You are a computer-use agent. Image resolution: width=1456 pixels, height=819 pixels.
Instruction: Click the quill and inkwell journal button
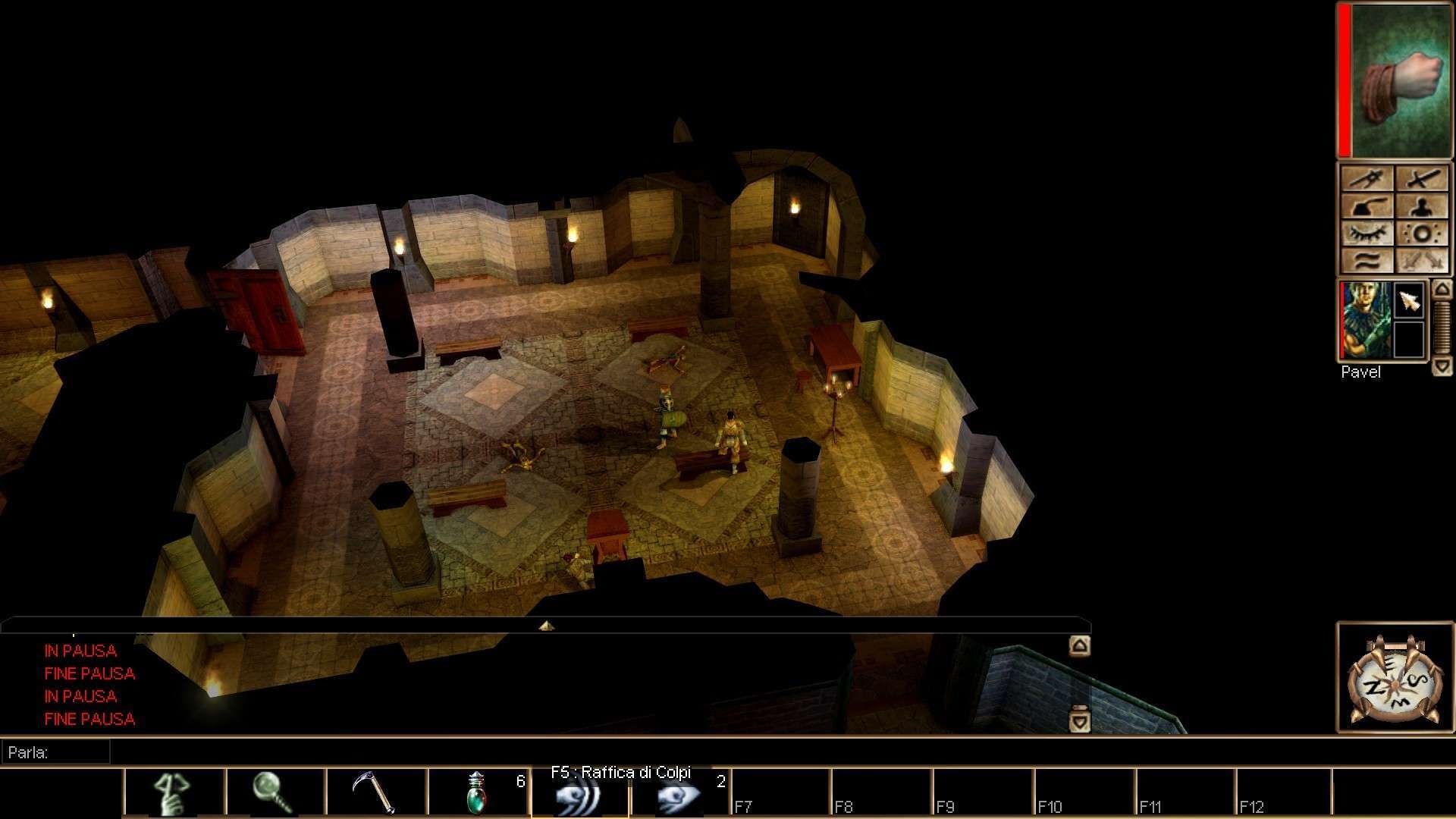coord(1367,206)
